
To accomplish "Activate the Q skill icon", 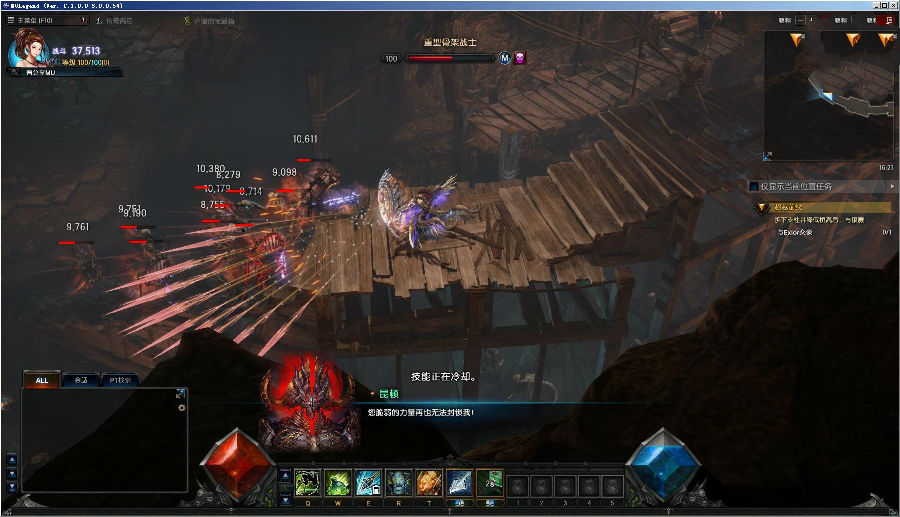I will pos(307,482).
